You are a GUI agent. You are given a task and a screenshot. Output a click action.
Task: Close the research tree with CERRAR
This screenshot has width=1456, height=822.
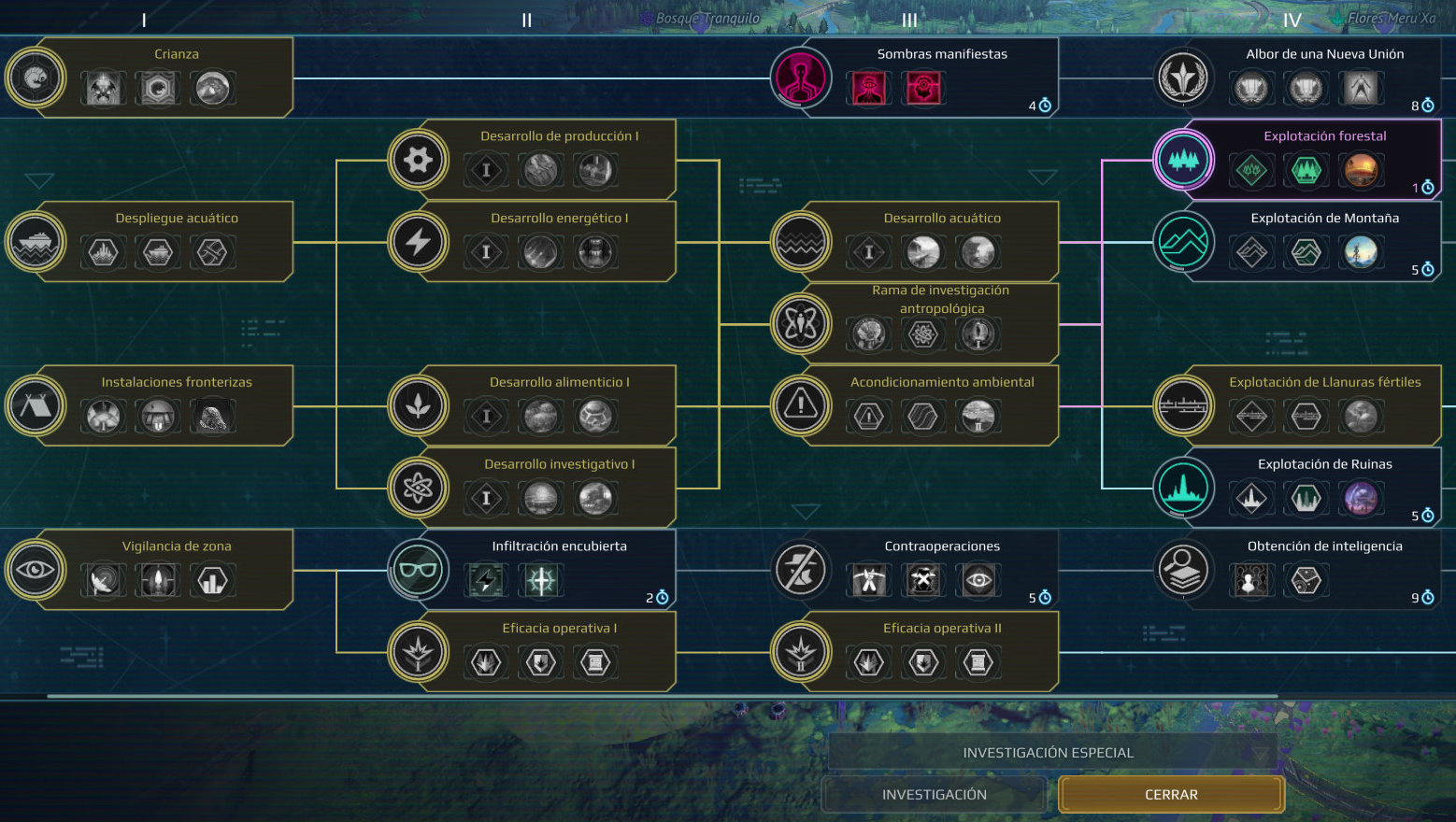click(x=1171, y=795)
